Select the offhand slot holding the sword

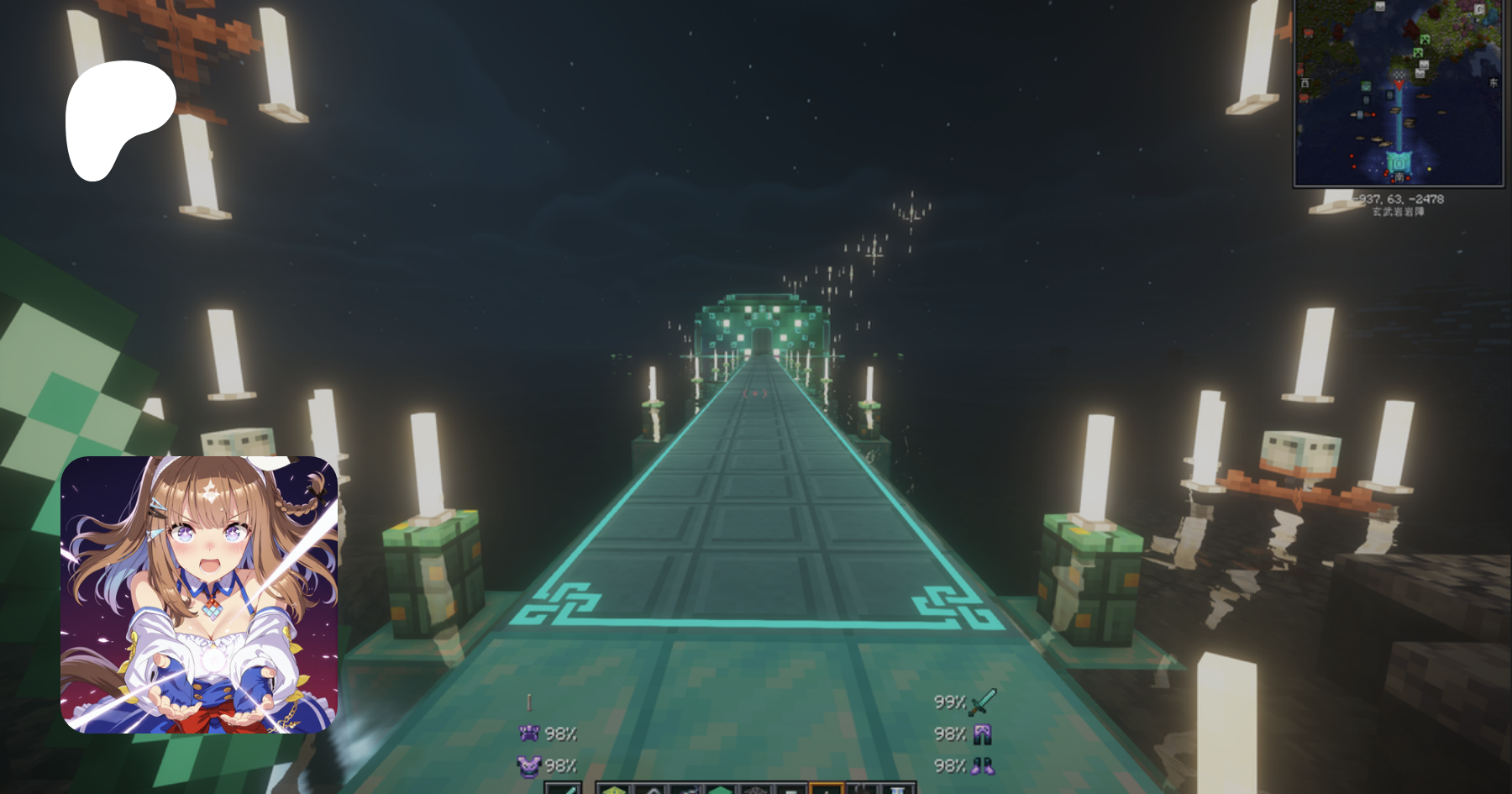click(x=564, y=788)
